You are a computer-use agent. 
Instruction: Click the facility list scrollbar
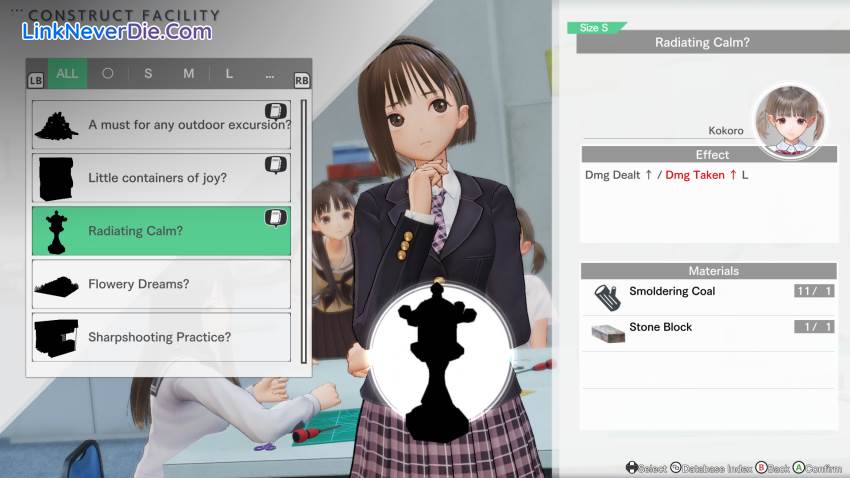tap(304, 230)
